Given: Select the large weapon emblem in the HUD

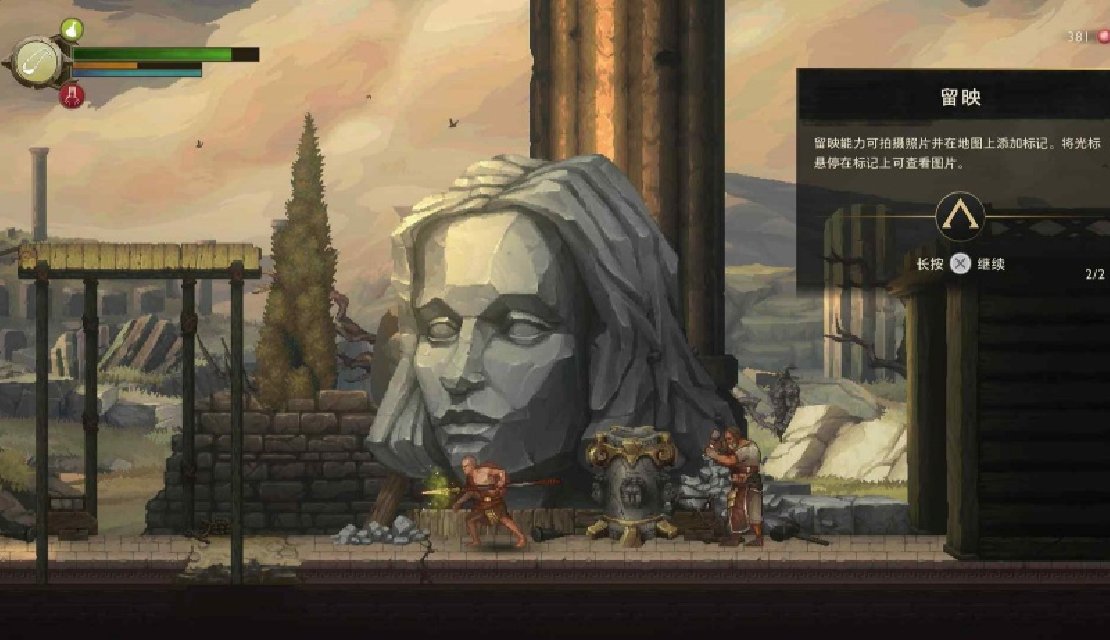Looking at the screenshot, I should coord(38,61).
